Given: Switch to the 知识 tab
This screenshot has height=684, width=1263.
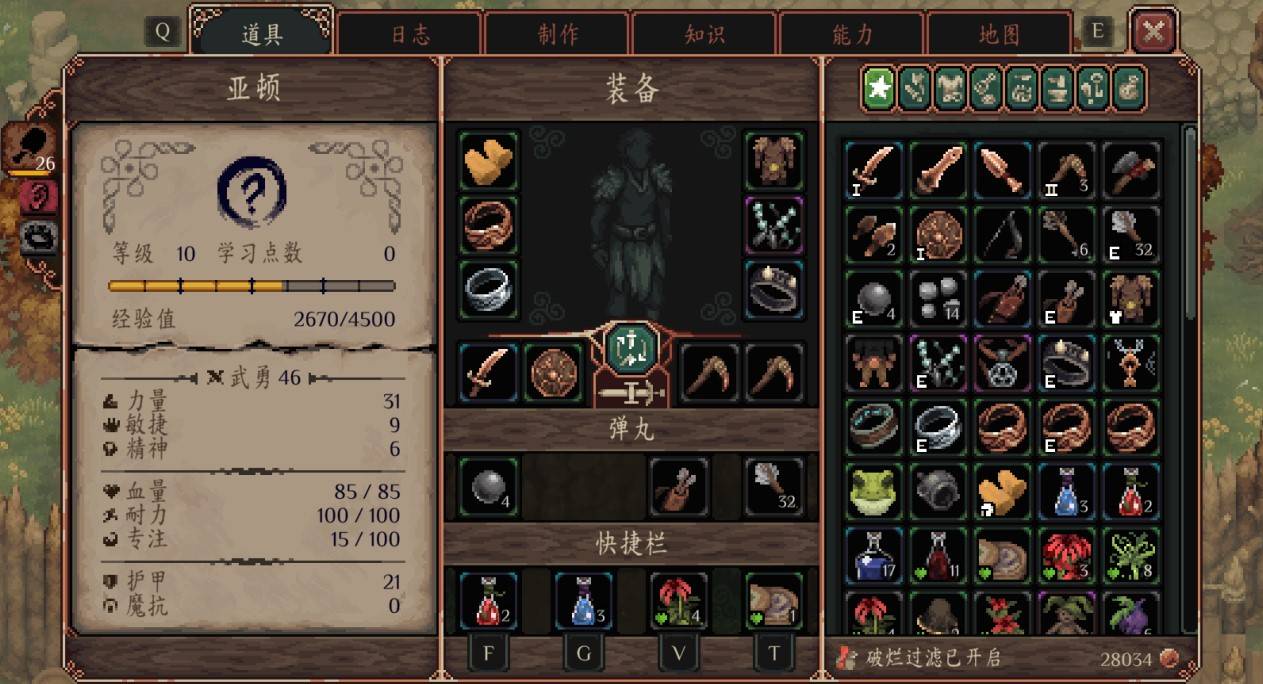Looking at the screenshot, I should click(x=704, y=34).
